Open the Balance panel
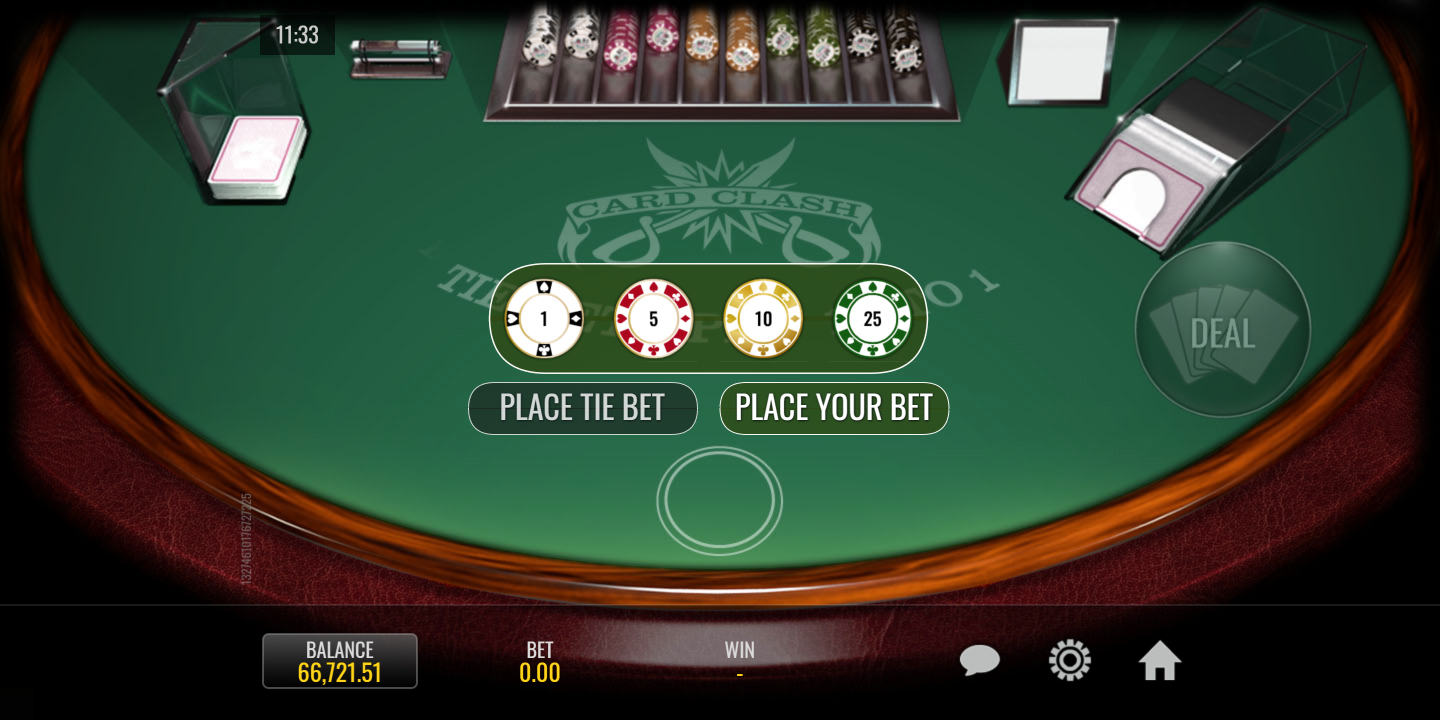Screen dimensions: 1440x720 click(x=340, y=661)
